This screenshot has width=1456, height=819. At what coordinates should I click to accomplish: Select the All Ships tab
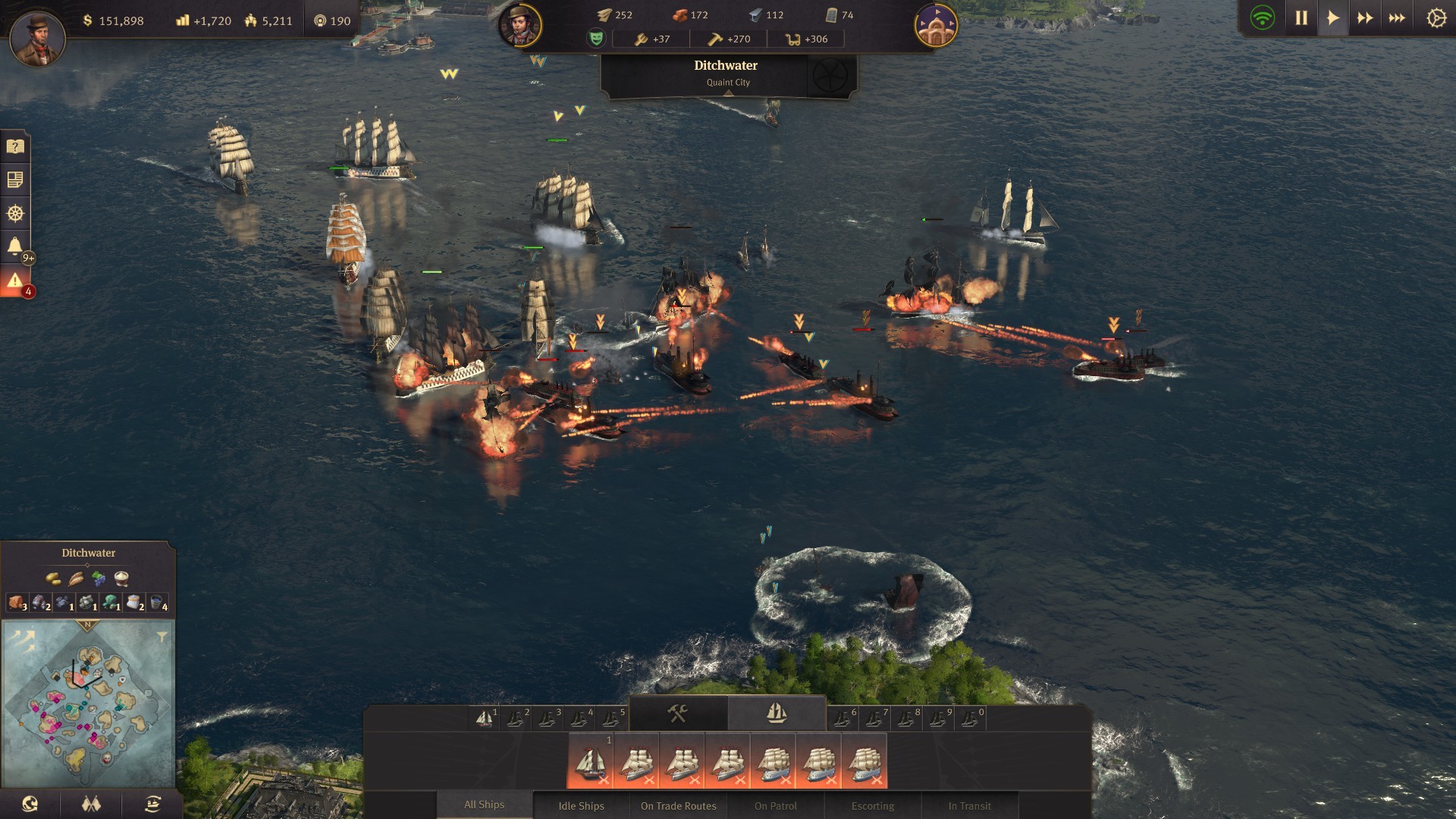coord(484,805)
